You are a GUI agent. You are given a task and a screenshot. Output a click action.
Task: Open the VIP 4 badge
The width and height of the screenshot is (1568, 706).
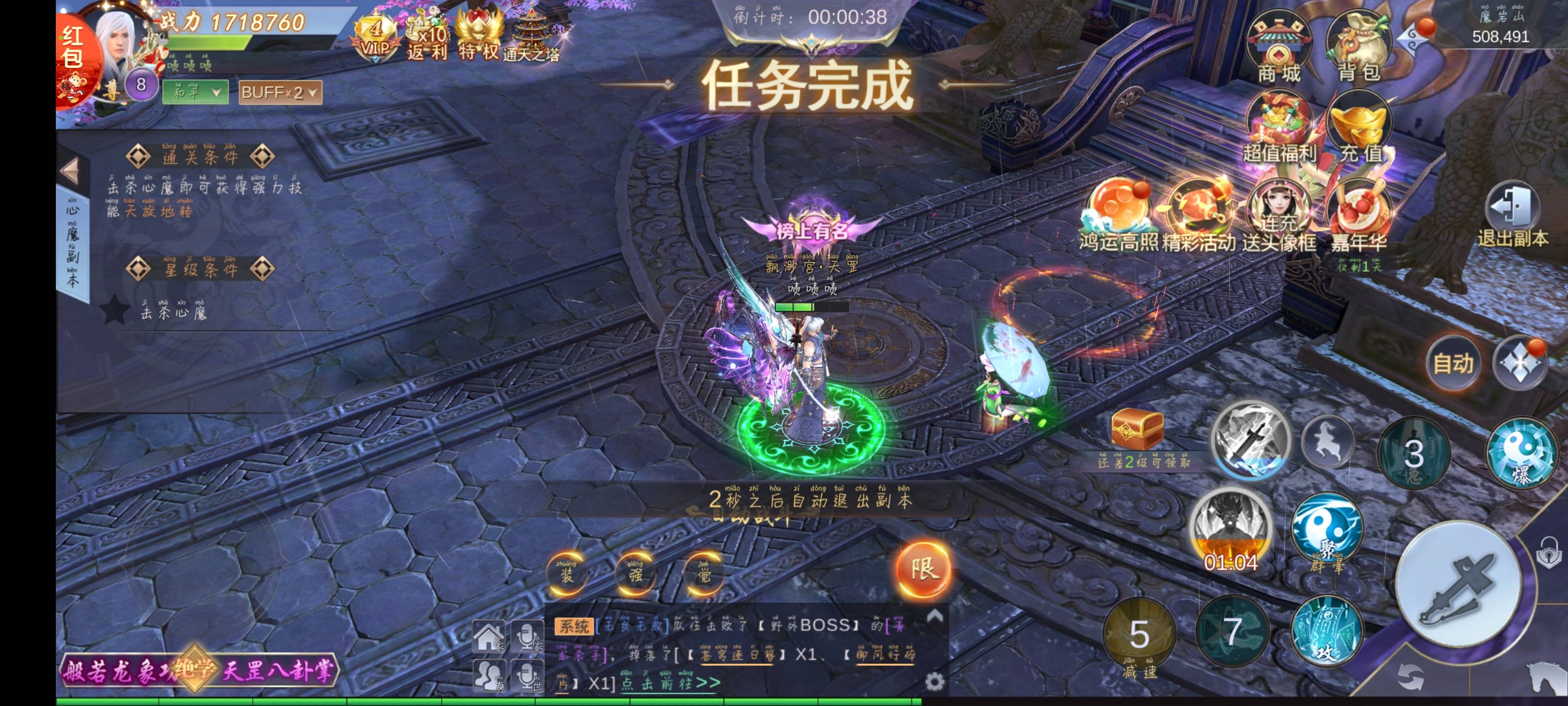pyautogui.click(x=375, y=38)
